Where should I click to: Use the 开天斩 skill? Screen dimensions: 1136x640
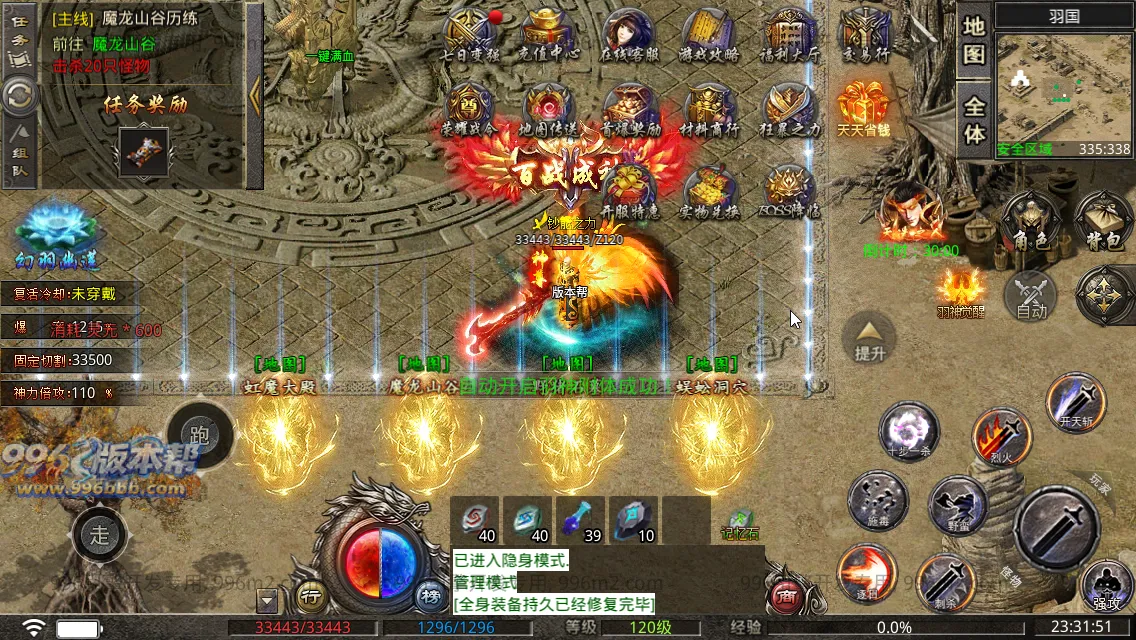click(x=1075, y=402)
